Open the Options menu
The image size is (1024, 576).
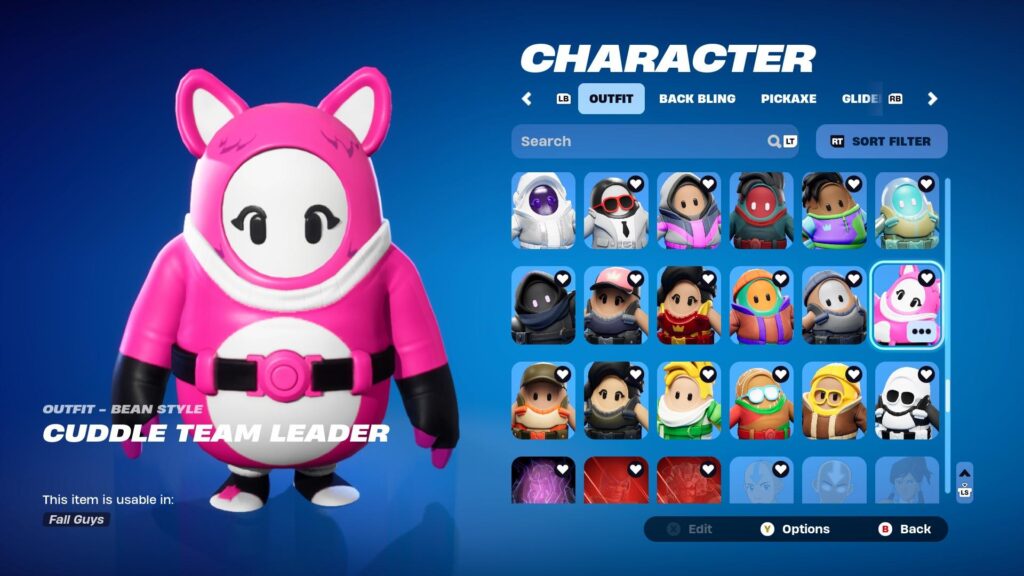coord(797,529)
